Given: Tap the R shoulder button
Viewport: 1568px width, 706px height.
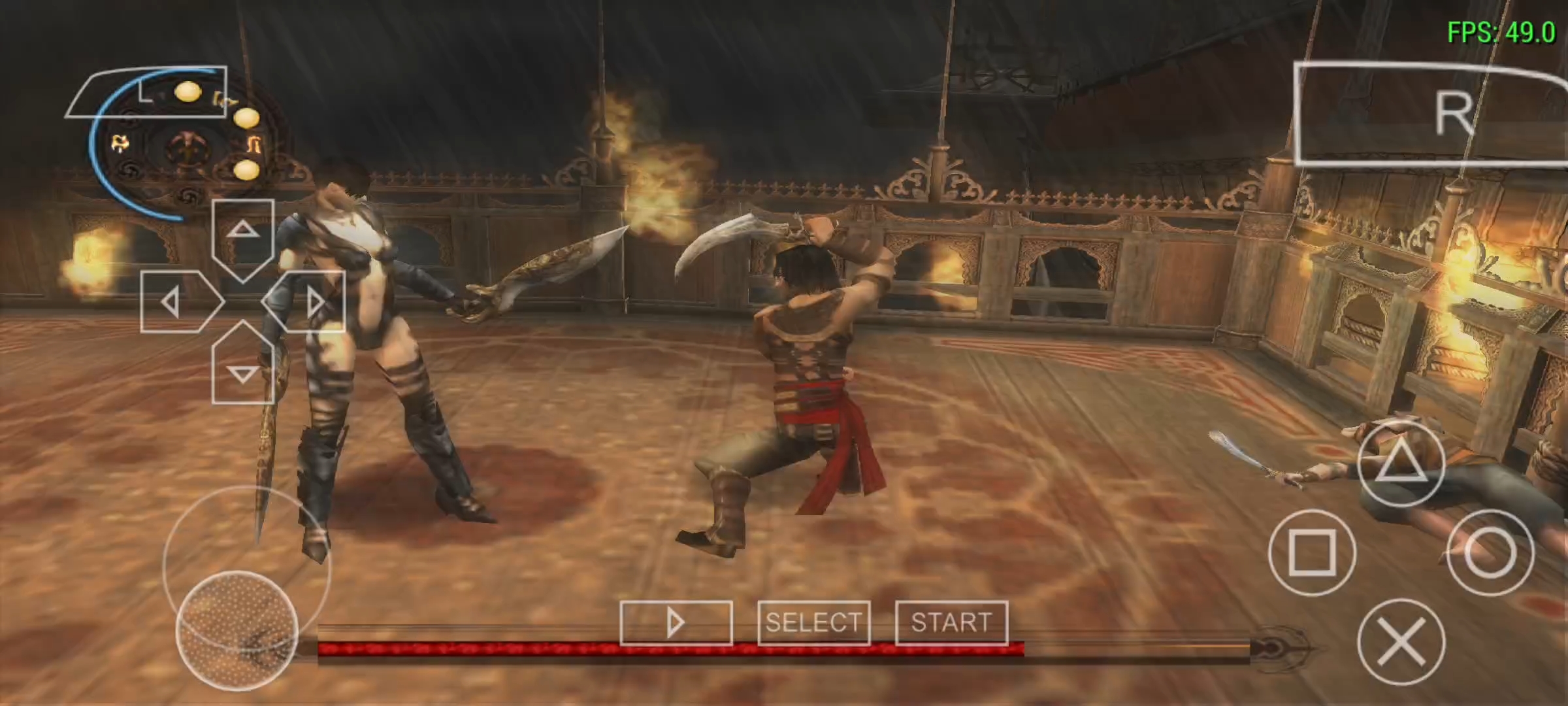Looking at the screenshot, I should (x=1431, y=114).
